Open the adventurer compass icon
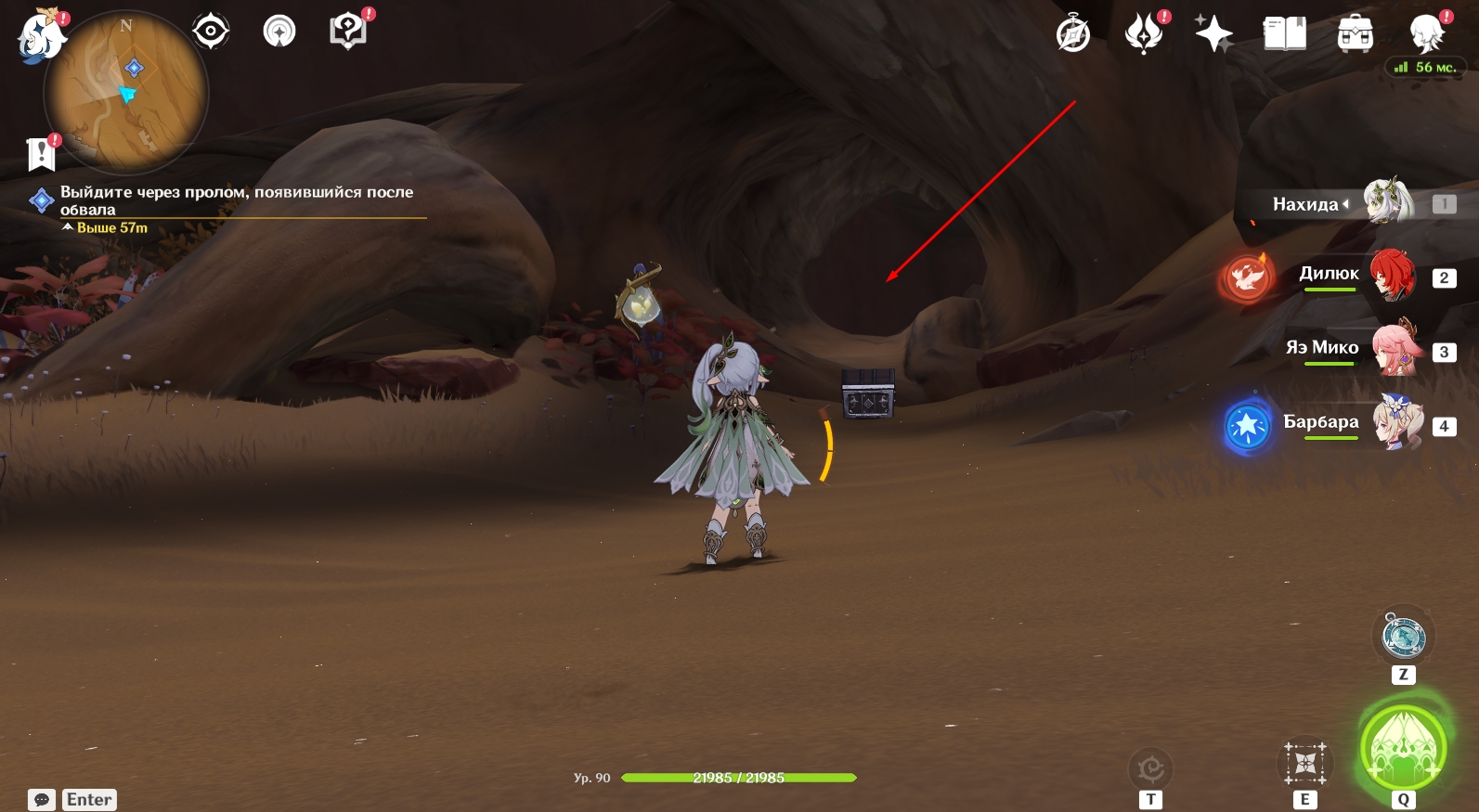 (1073, 35)
